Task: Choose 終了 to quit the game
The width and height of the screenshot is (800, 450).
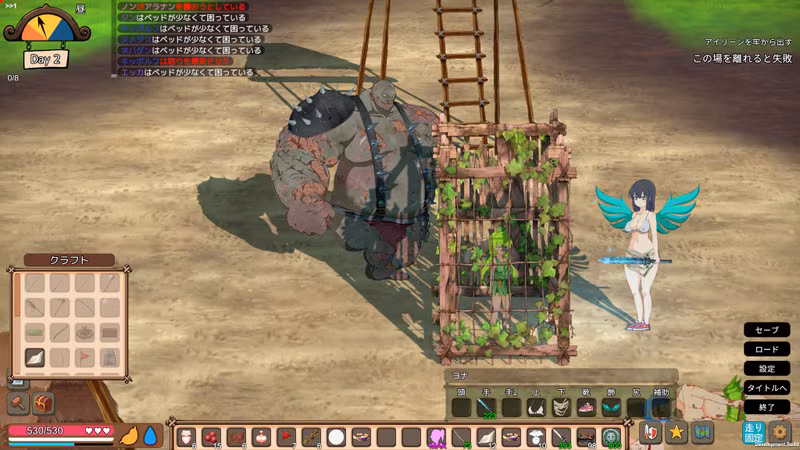Action: (767, 406)
